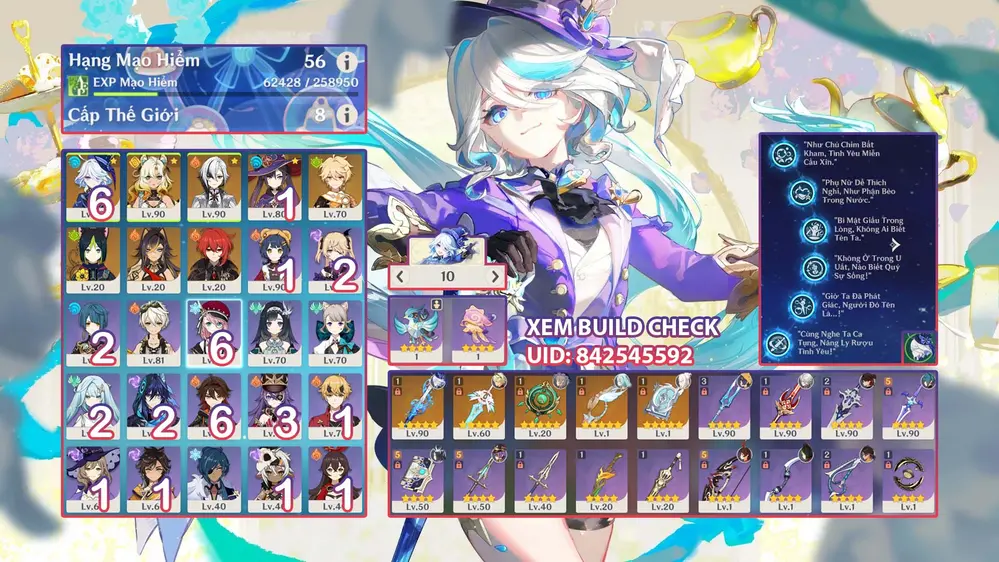This screenshot has width=999, height=562.
Task: Choose the Lv.60 five-star sword slot
Action: [481, 407]
